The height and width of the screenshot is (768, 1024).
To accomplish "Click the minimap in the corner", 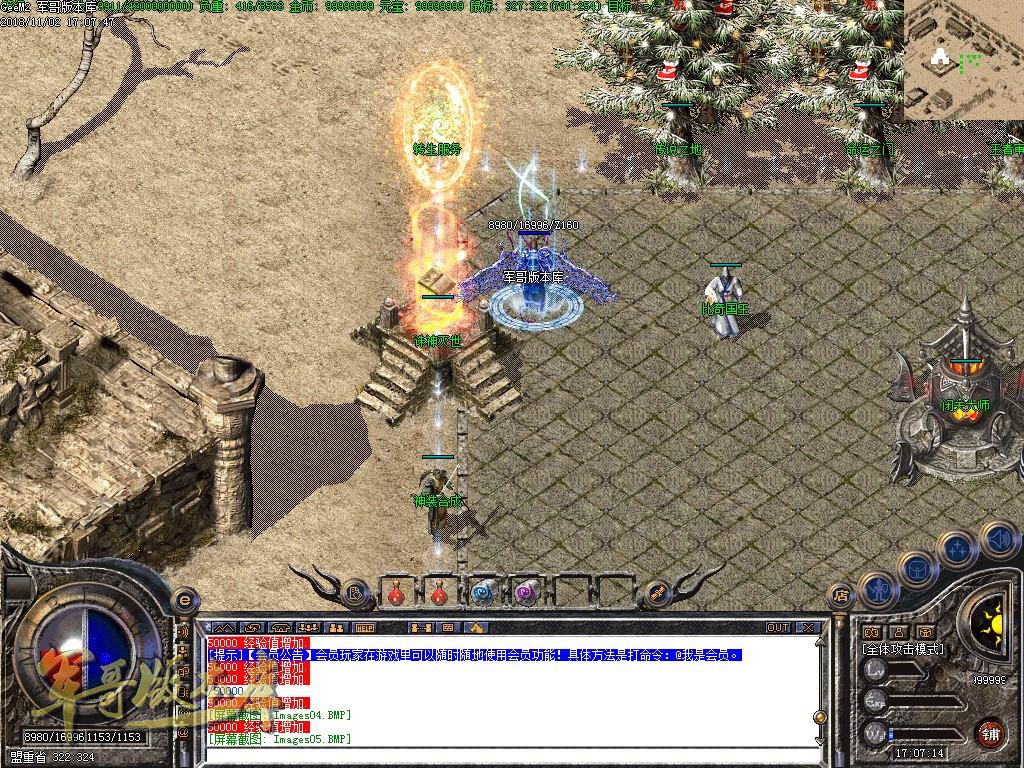I will tap(963, 60).
